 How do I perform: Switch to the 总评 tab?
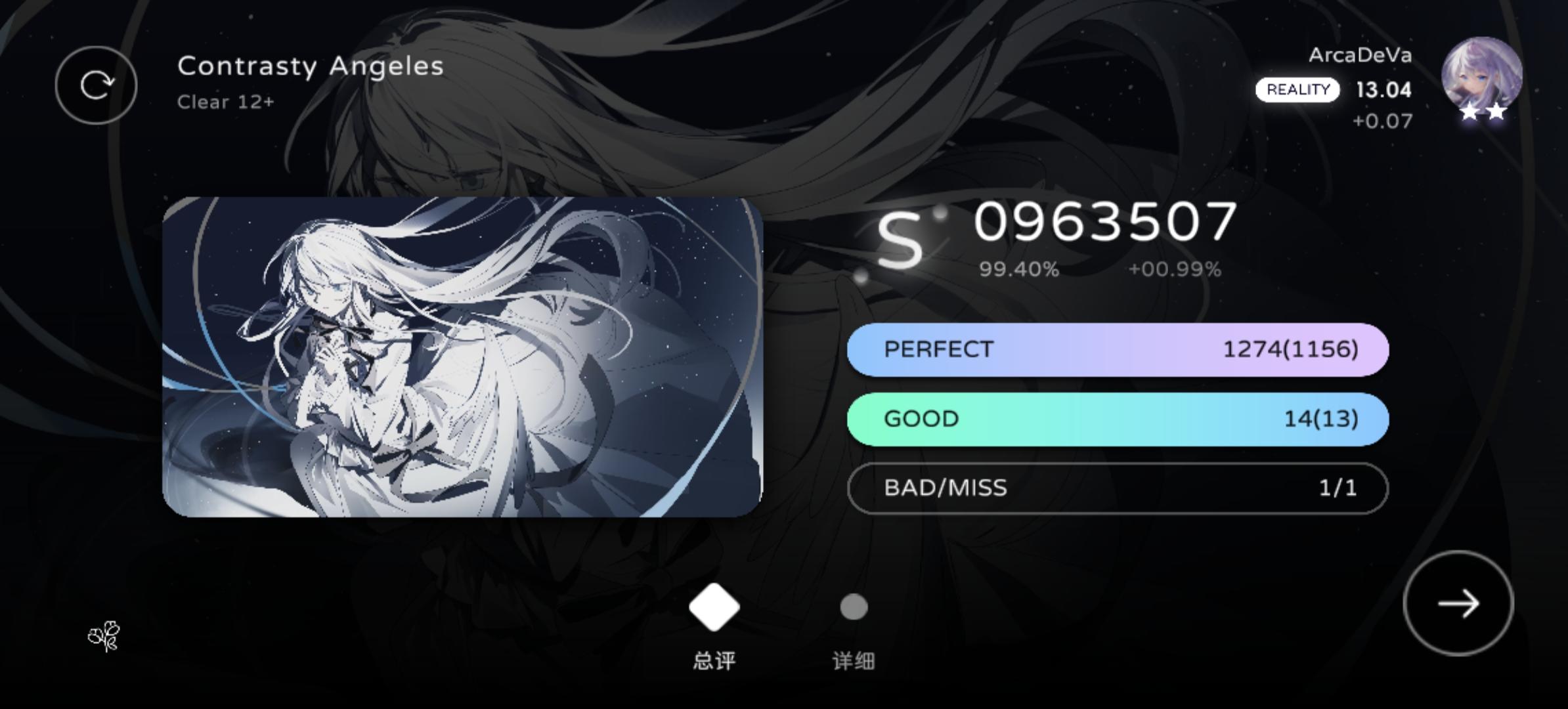(712, 660)
